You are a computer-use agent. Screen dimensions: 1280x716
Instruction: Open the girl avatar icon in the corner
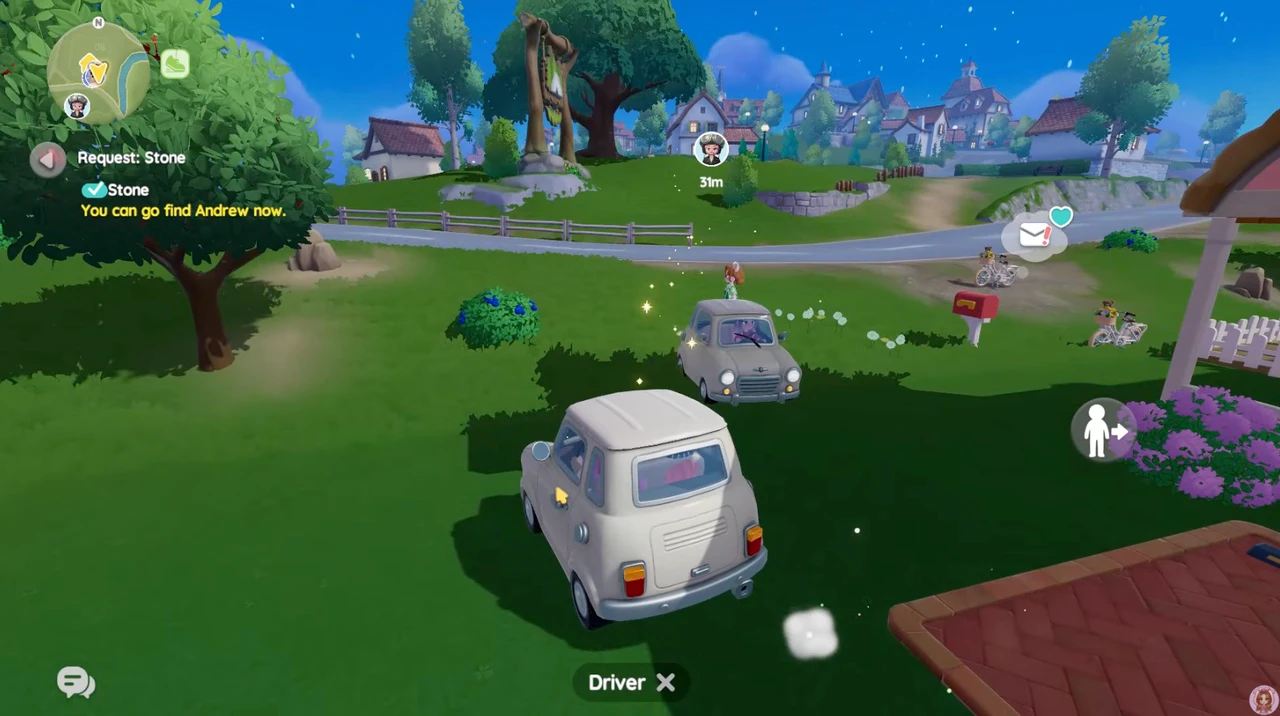pos(1264,699)
